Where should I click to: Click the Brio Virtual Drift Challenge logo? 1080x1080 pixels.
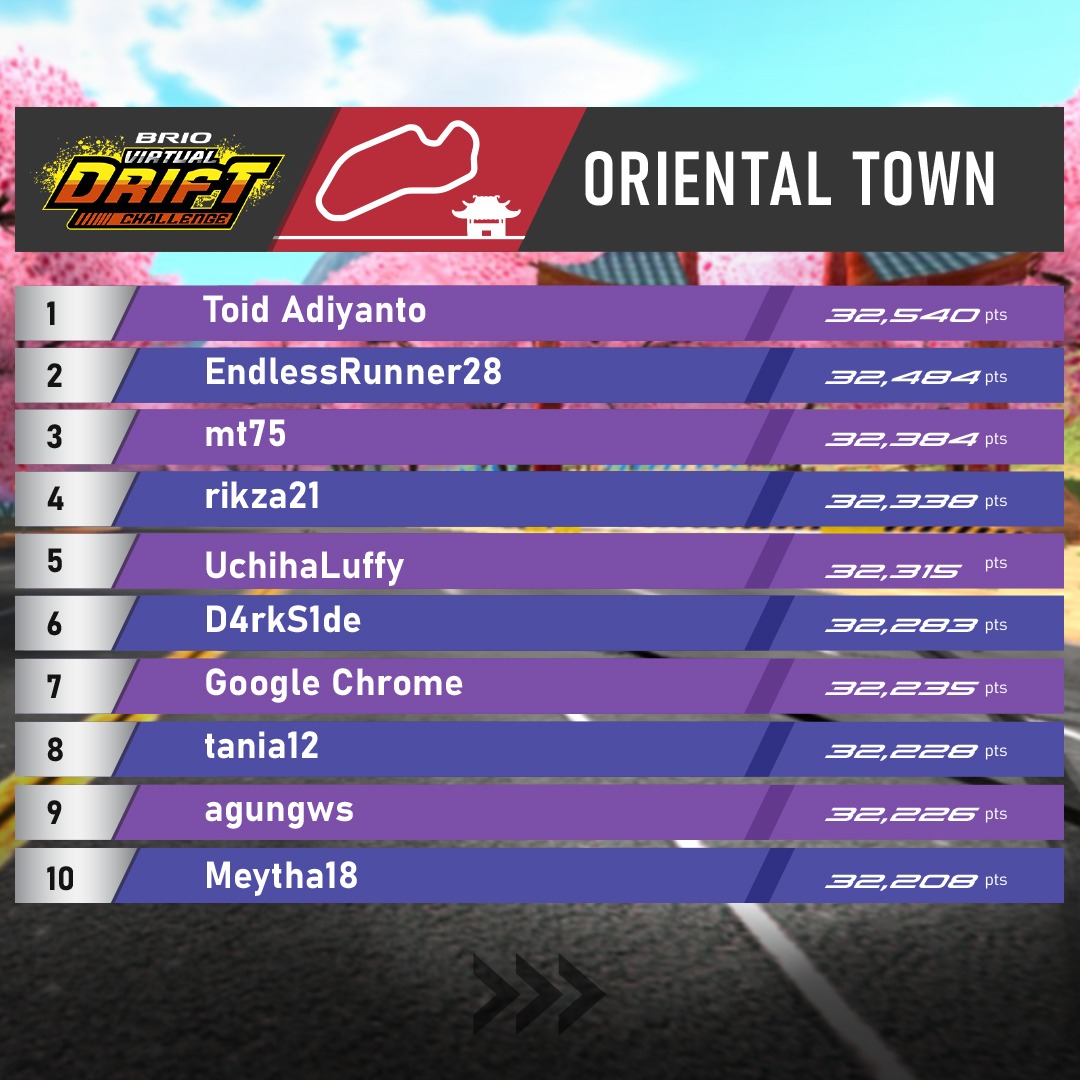pos(160,179)
